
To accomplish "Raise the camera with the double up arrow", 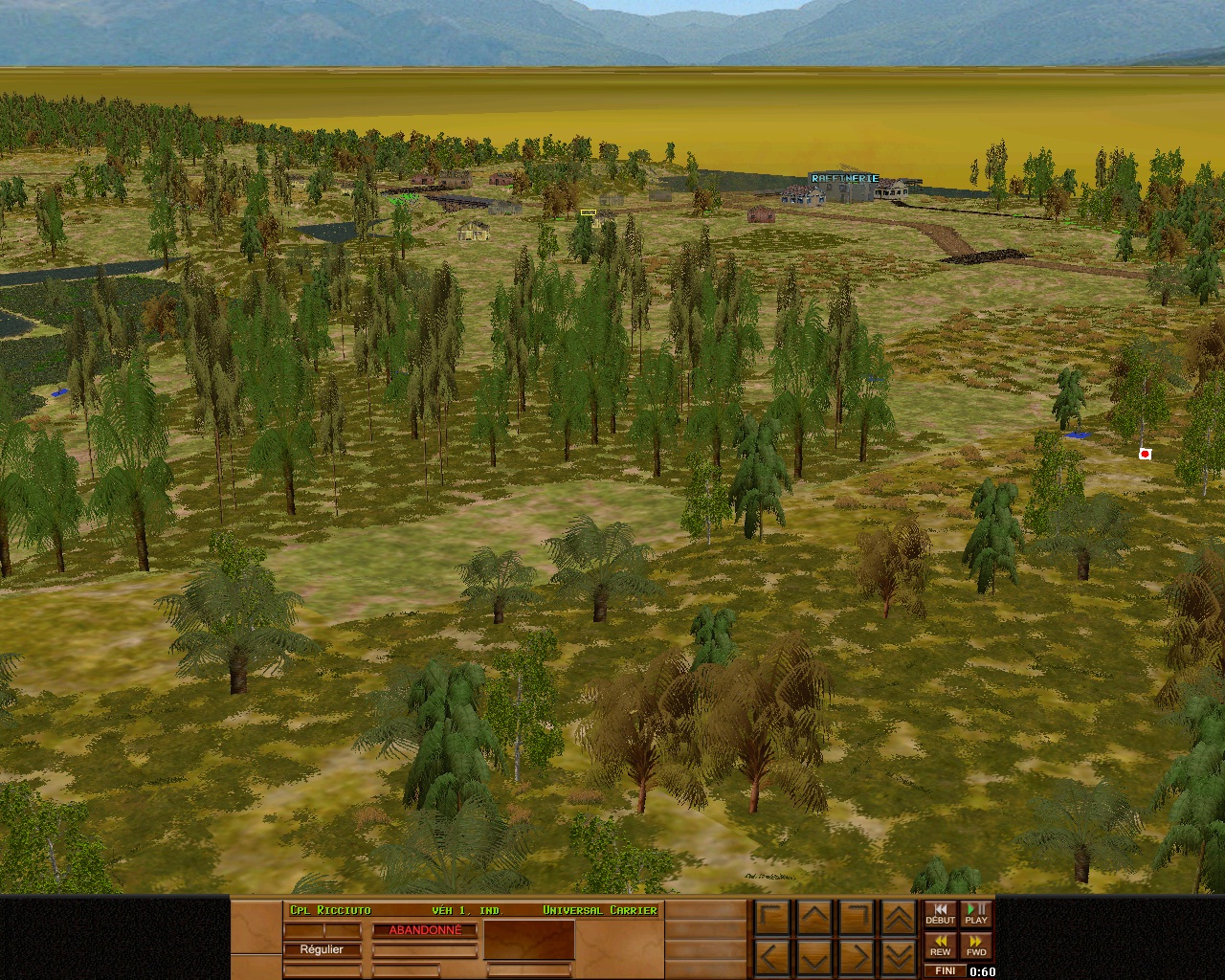I will [898, 918].
